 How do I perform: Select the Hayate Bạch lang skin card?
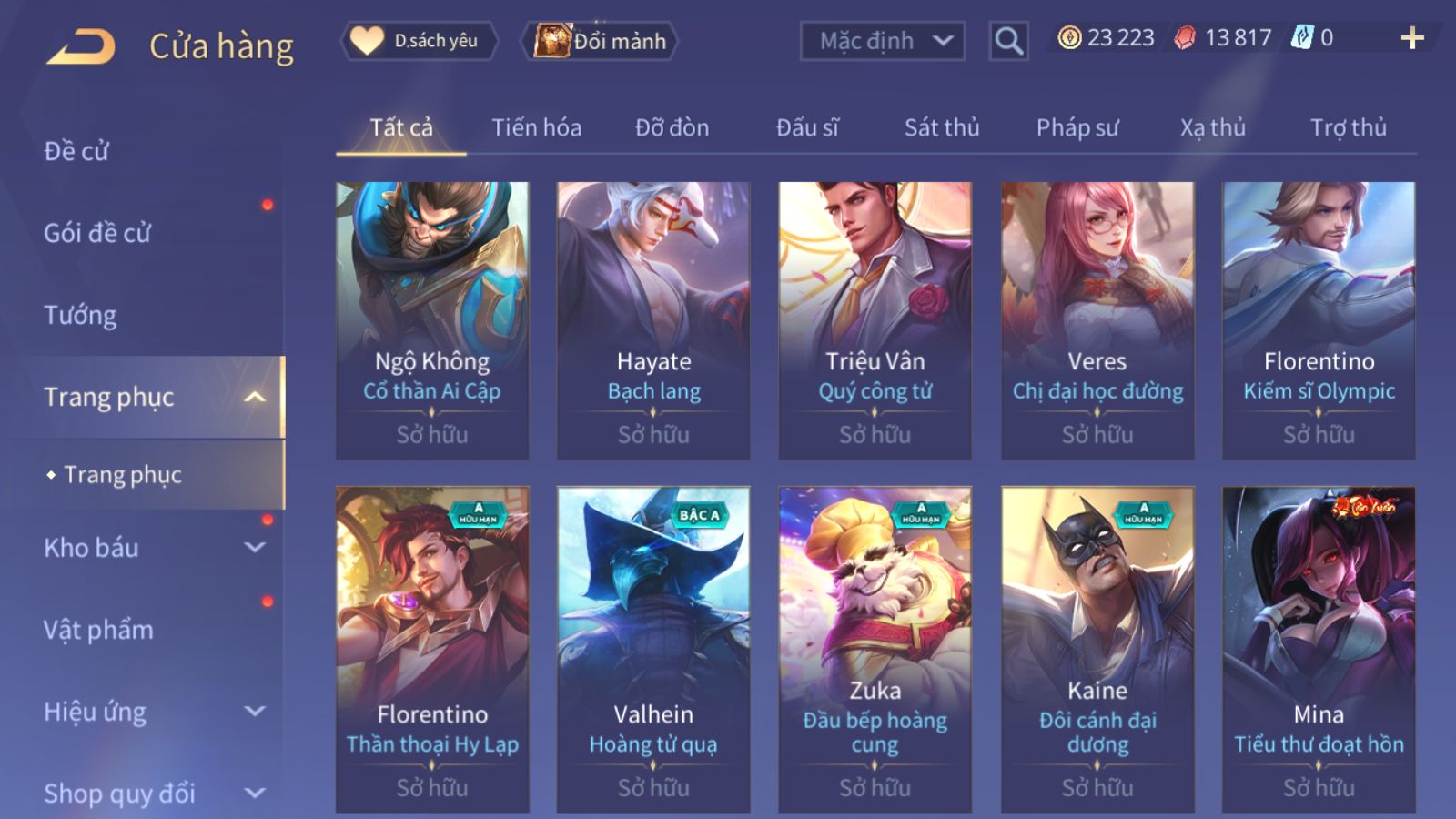pos(653,318)
